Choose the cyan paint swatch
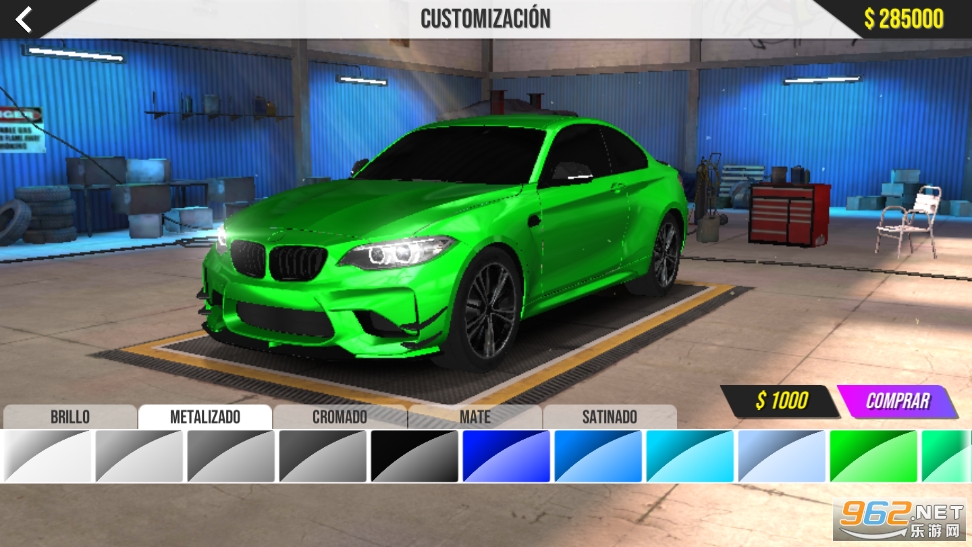The width and height of the screenshot is (972, 547). [689, 456]
